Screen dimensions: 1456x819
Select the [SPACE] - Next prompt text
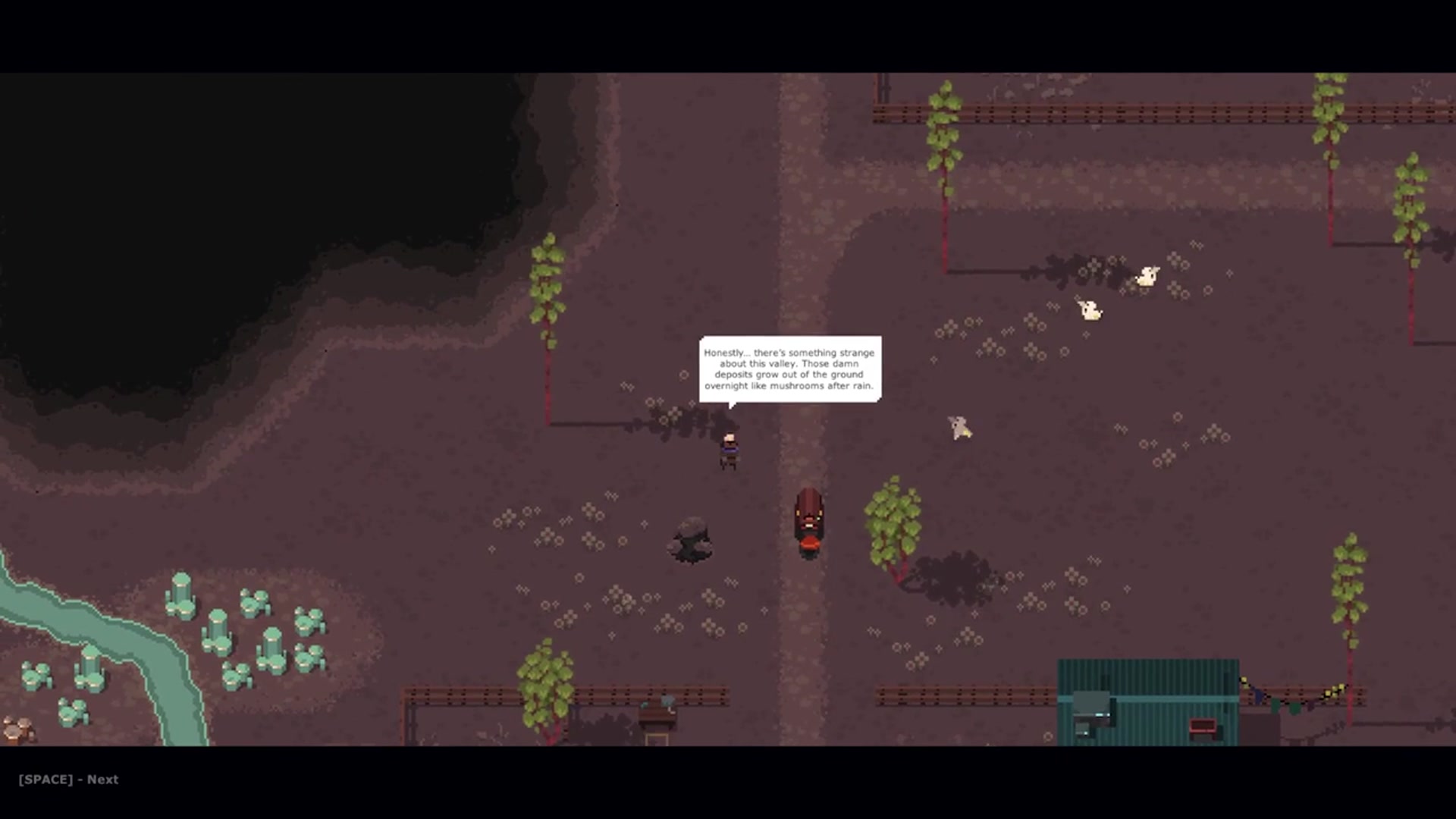tap(67, 779)
